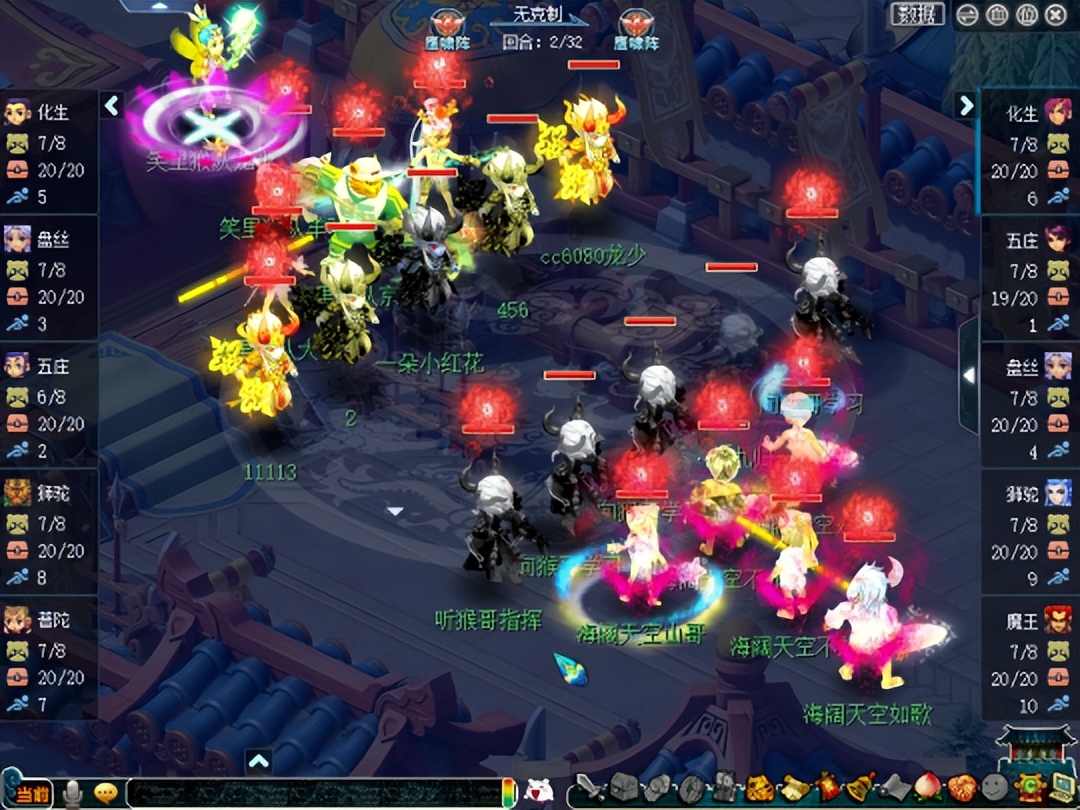Click the chat message input box

point(310,792)
